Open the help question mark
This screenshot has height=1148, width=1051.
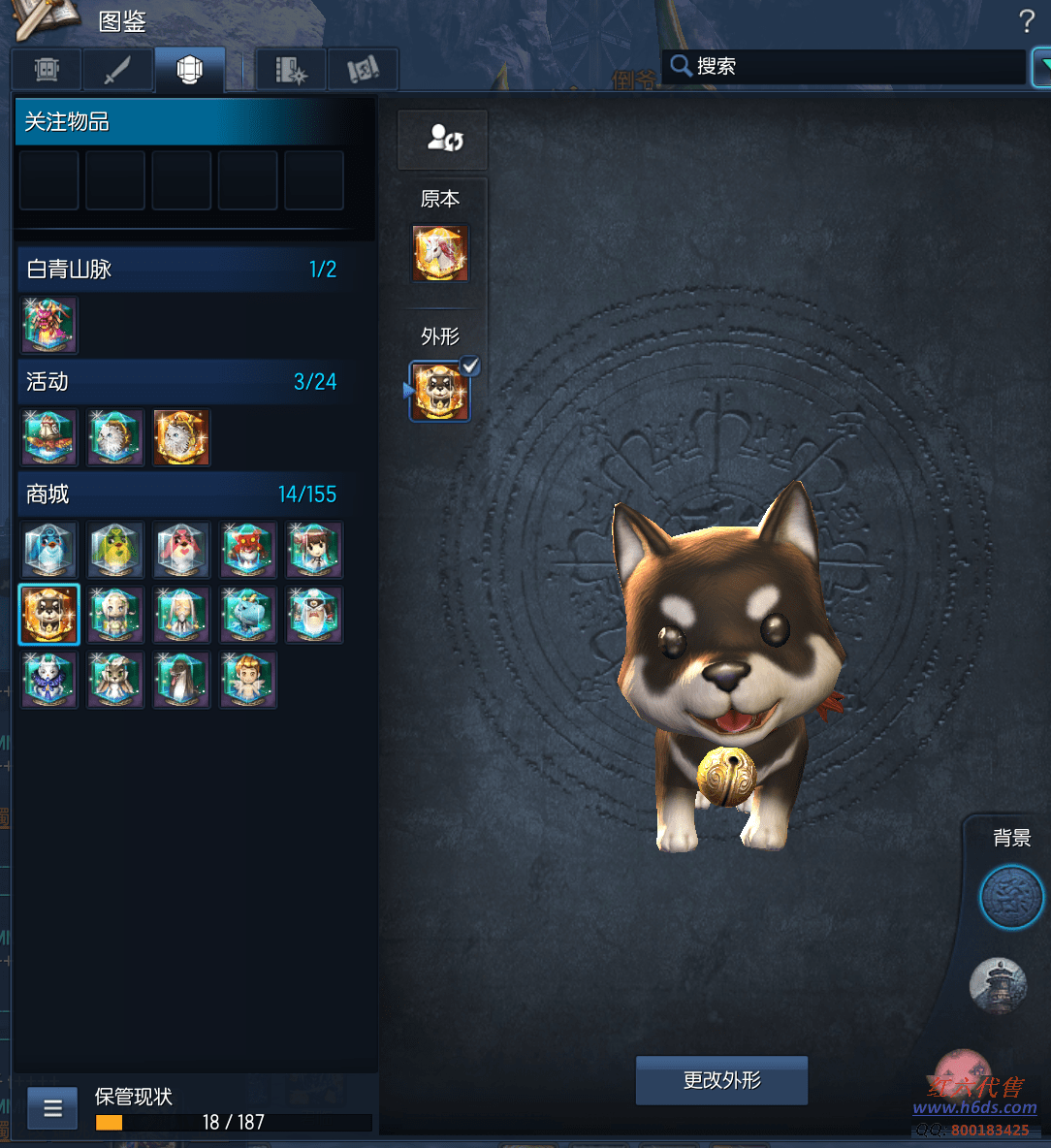tap(1027, 21)
